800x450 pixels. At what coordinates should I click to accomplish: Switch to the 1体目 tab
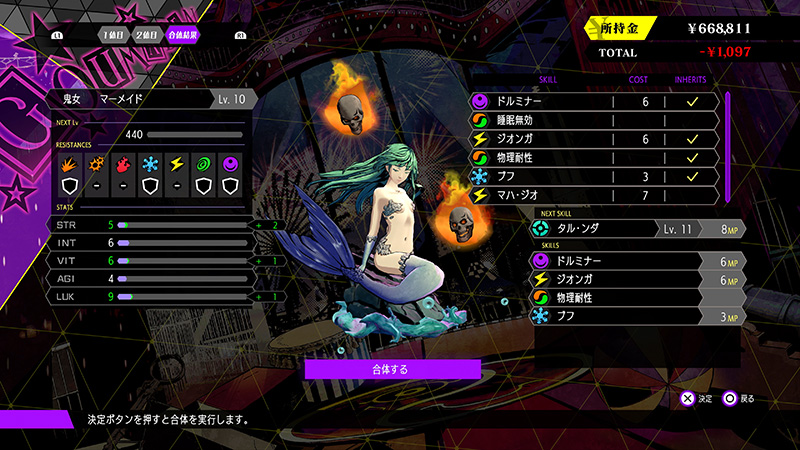tap(112, 36)
